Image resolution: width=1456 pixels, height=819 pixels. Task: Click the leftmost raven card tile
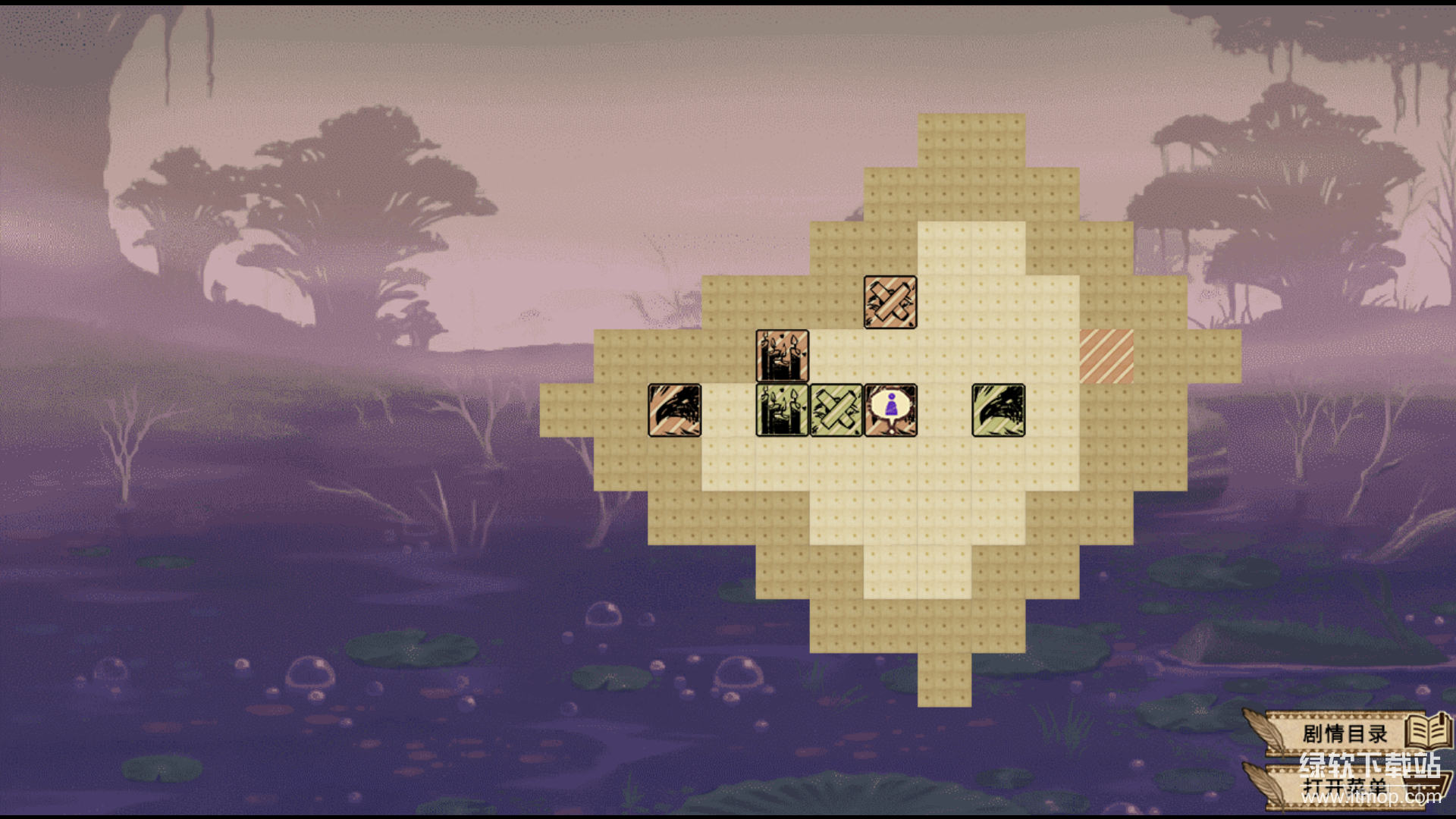tap(674, 410)
